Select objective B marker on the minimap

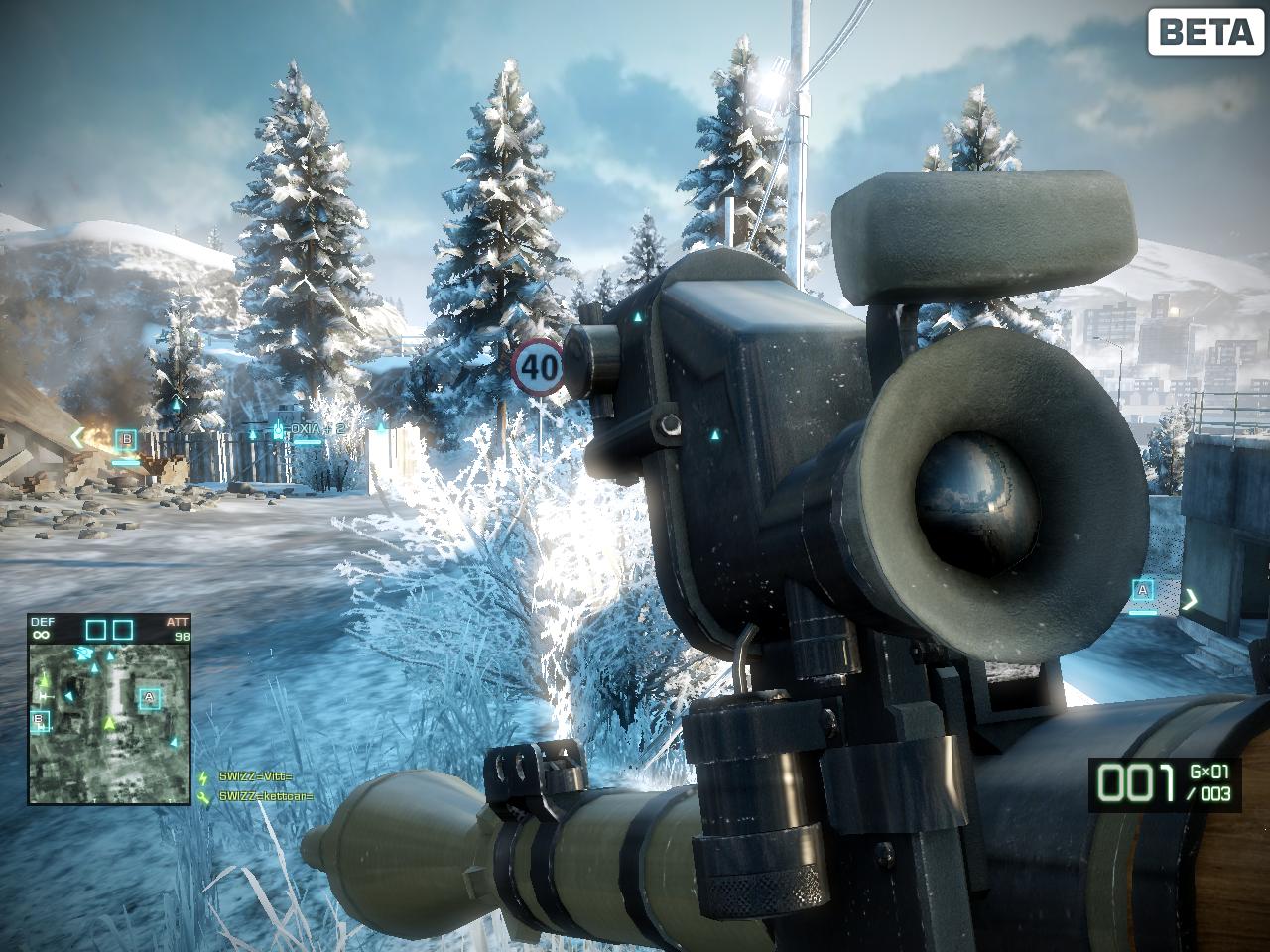(39, 719)
